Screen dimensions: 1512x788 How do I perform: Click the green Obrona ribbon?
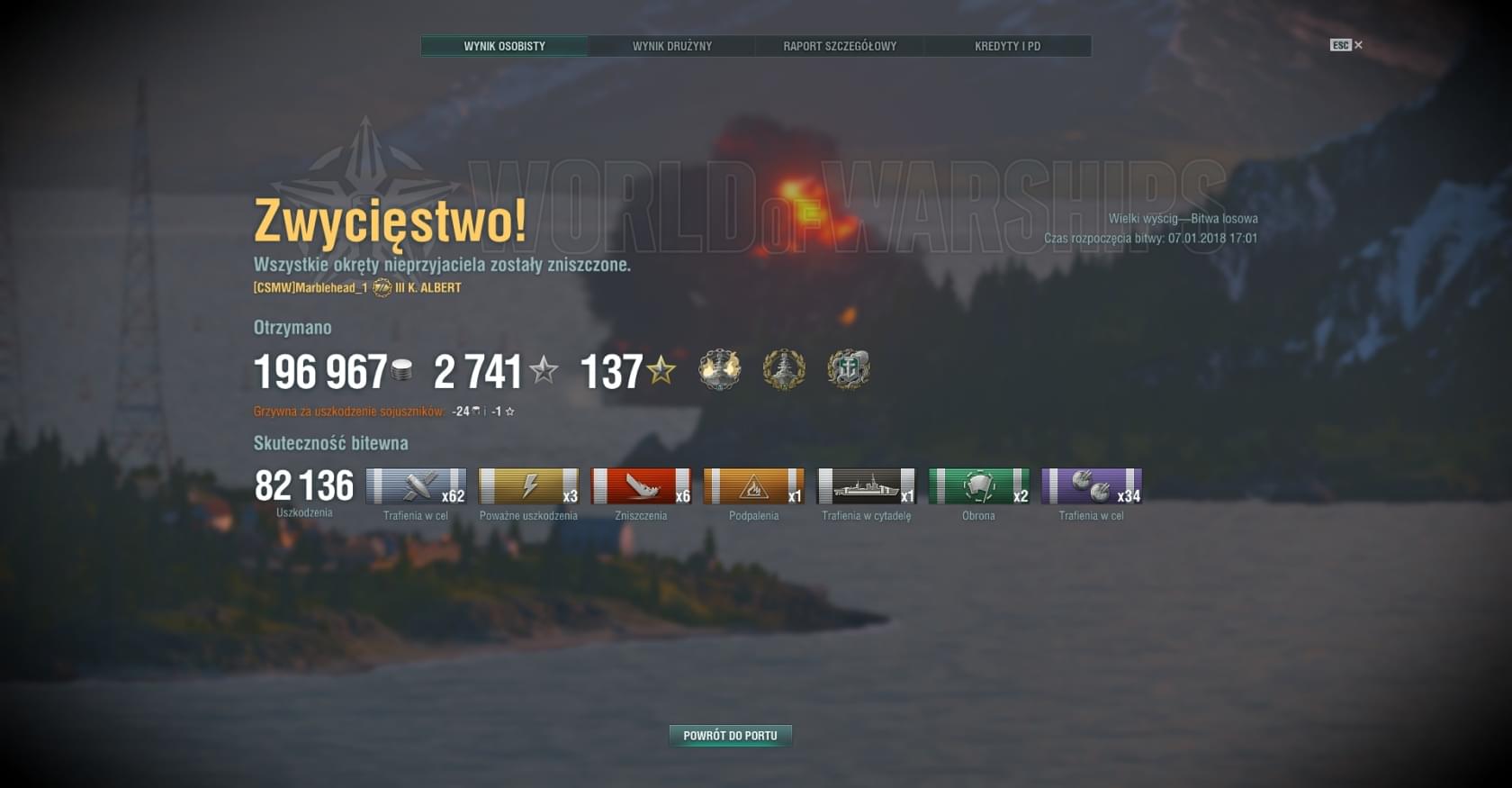point(978,486)
